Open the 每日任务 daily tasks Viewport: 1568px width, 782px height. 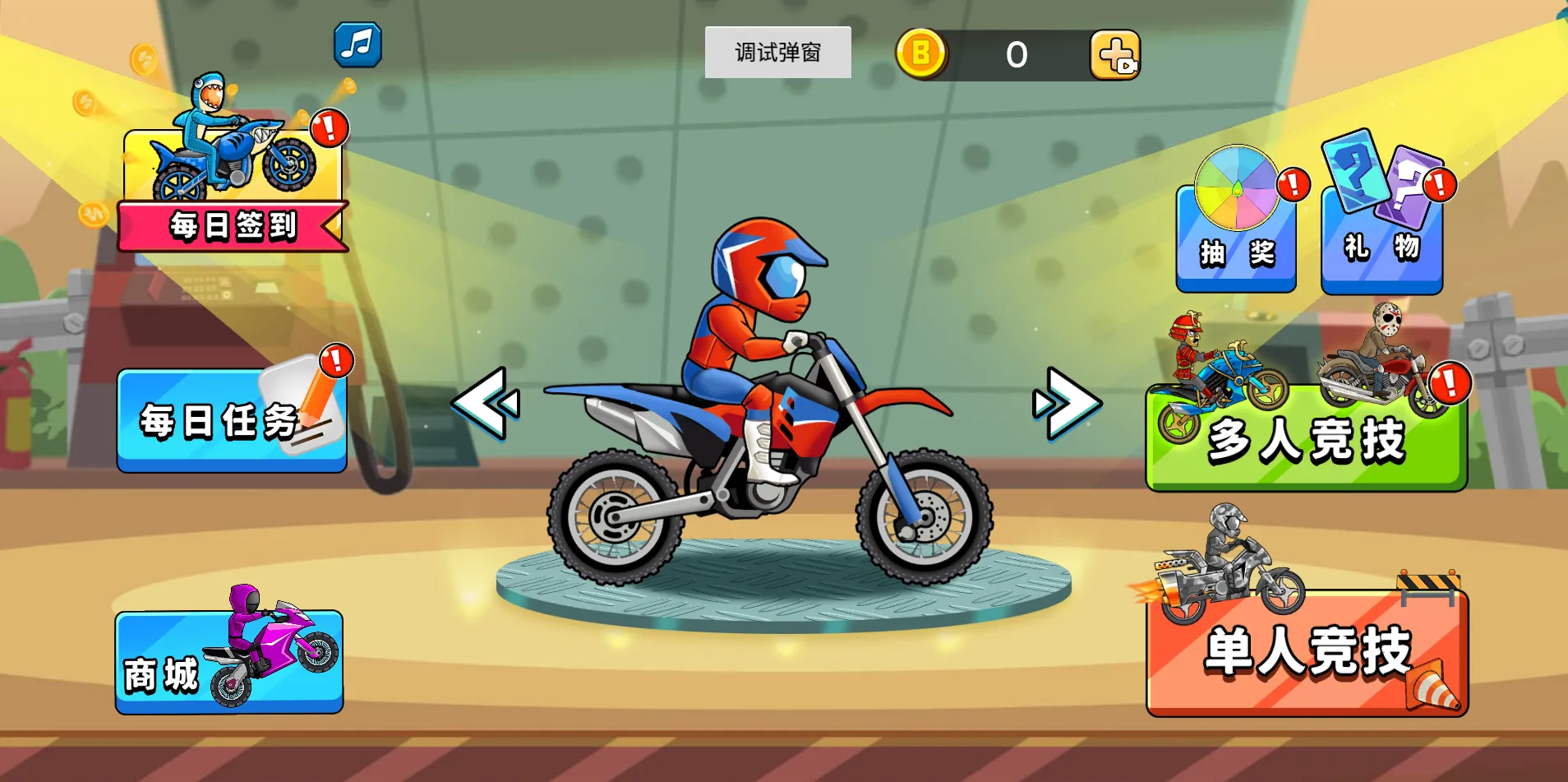231,420
